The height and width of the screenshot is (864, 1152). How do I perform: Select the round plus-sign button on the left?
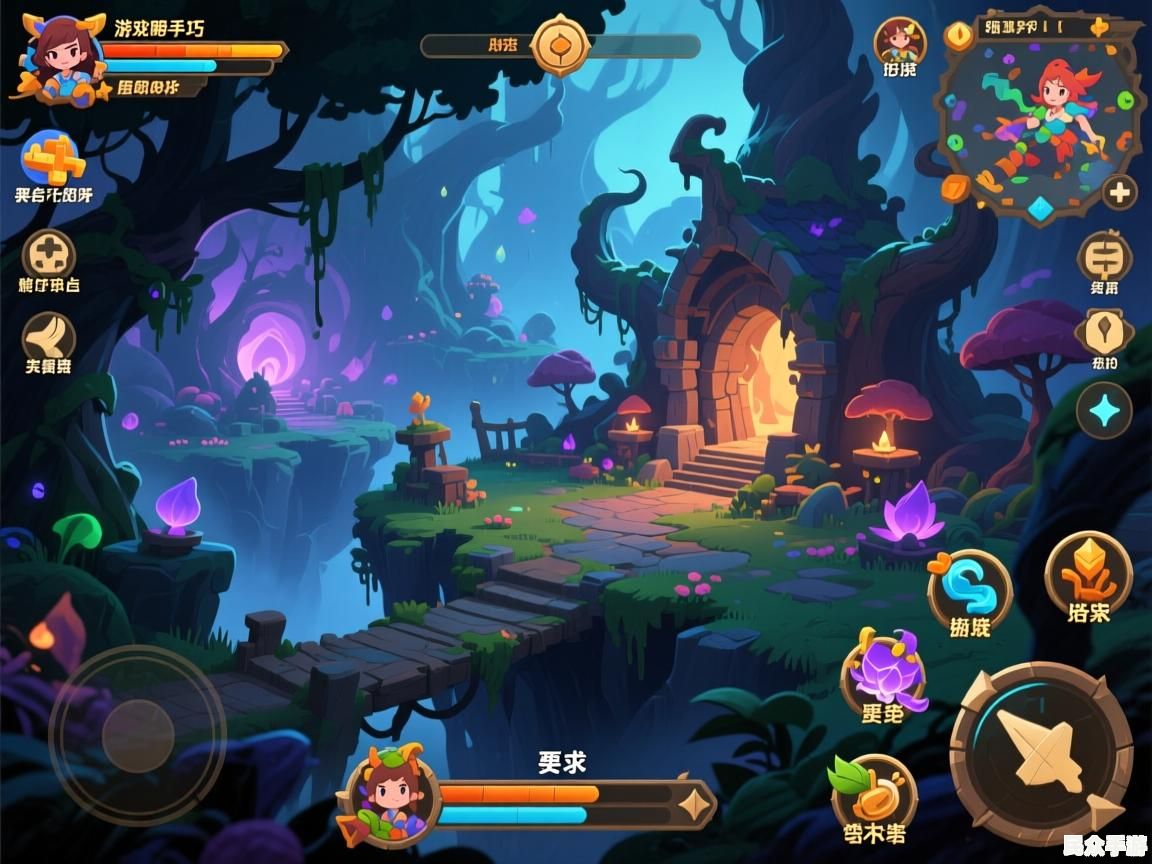pyautogui.click(x=48, y=254)
